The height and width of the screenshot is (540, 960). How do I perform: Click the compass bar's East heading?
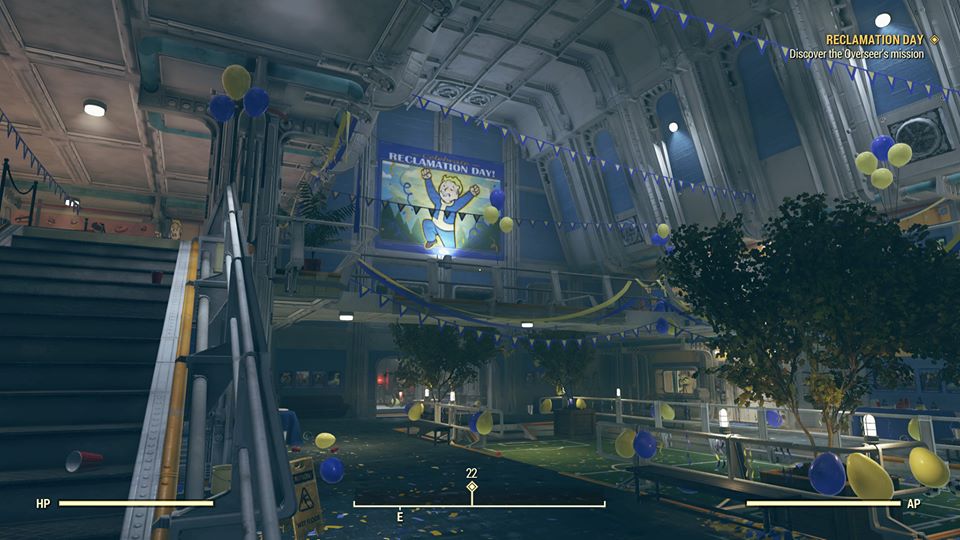pos(400,517)
